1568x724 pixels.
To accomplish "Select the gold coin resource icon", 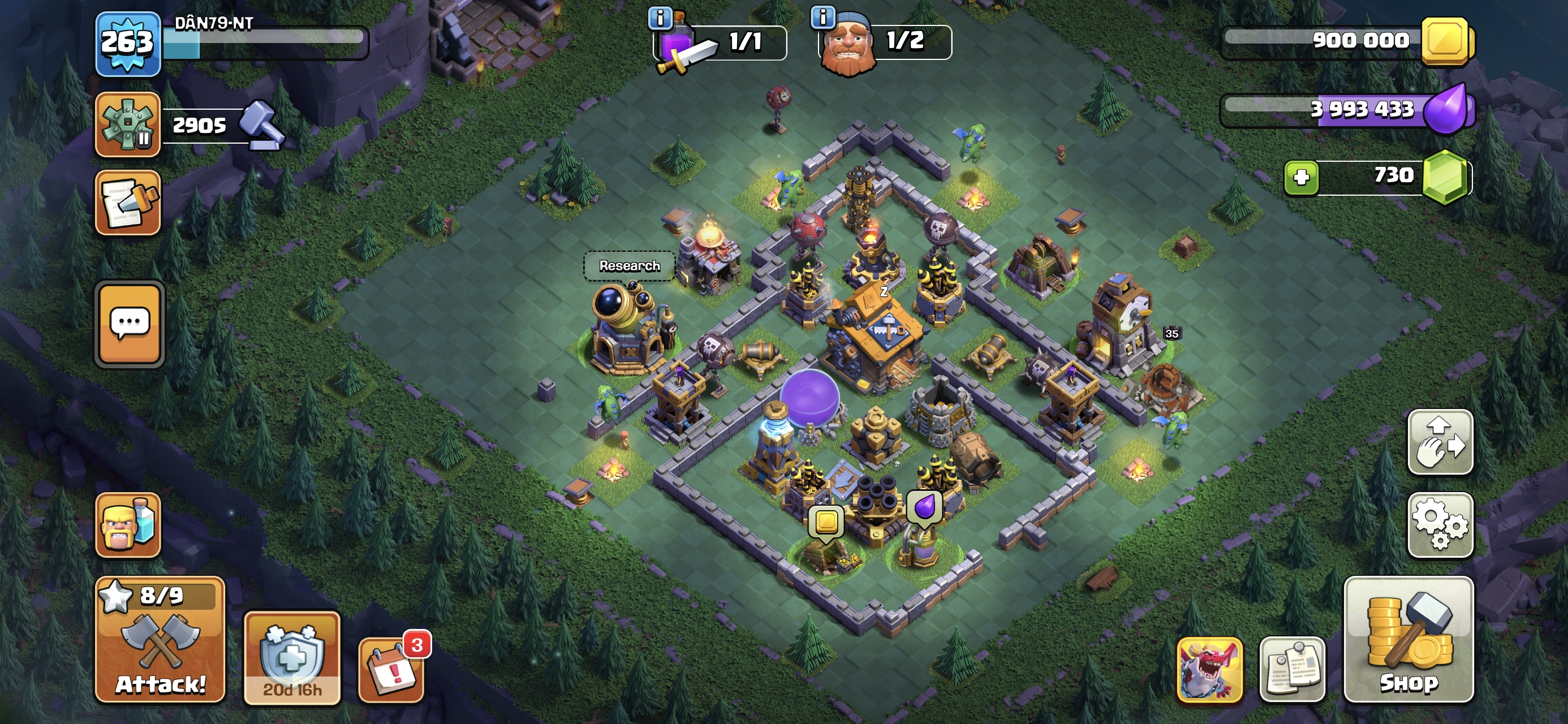I will pyautogui.click(x=1446, y=41).
